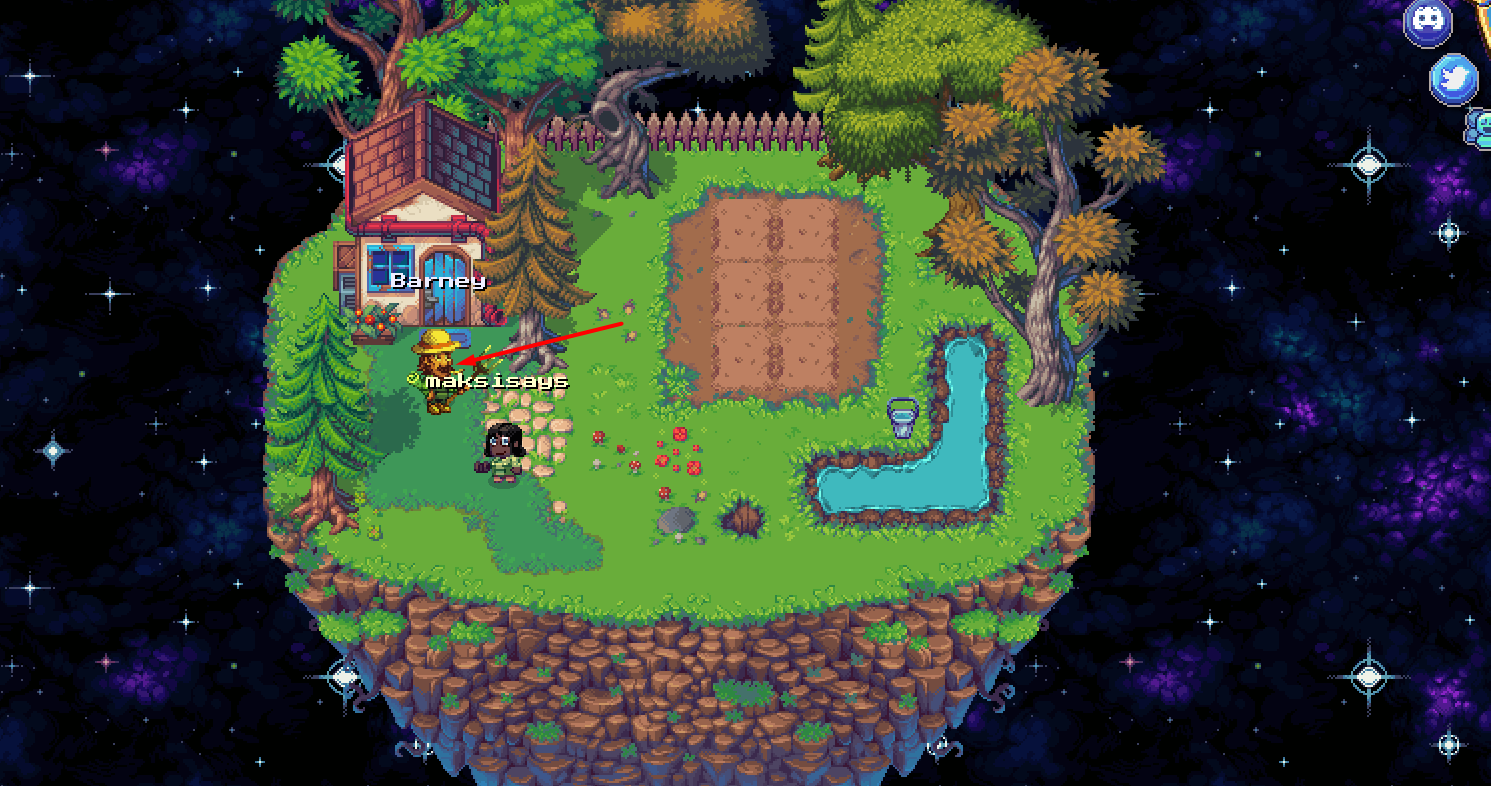Open the Discord link icon
The image size is (1491, 786).
(x=1427, y=22)
